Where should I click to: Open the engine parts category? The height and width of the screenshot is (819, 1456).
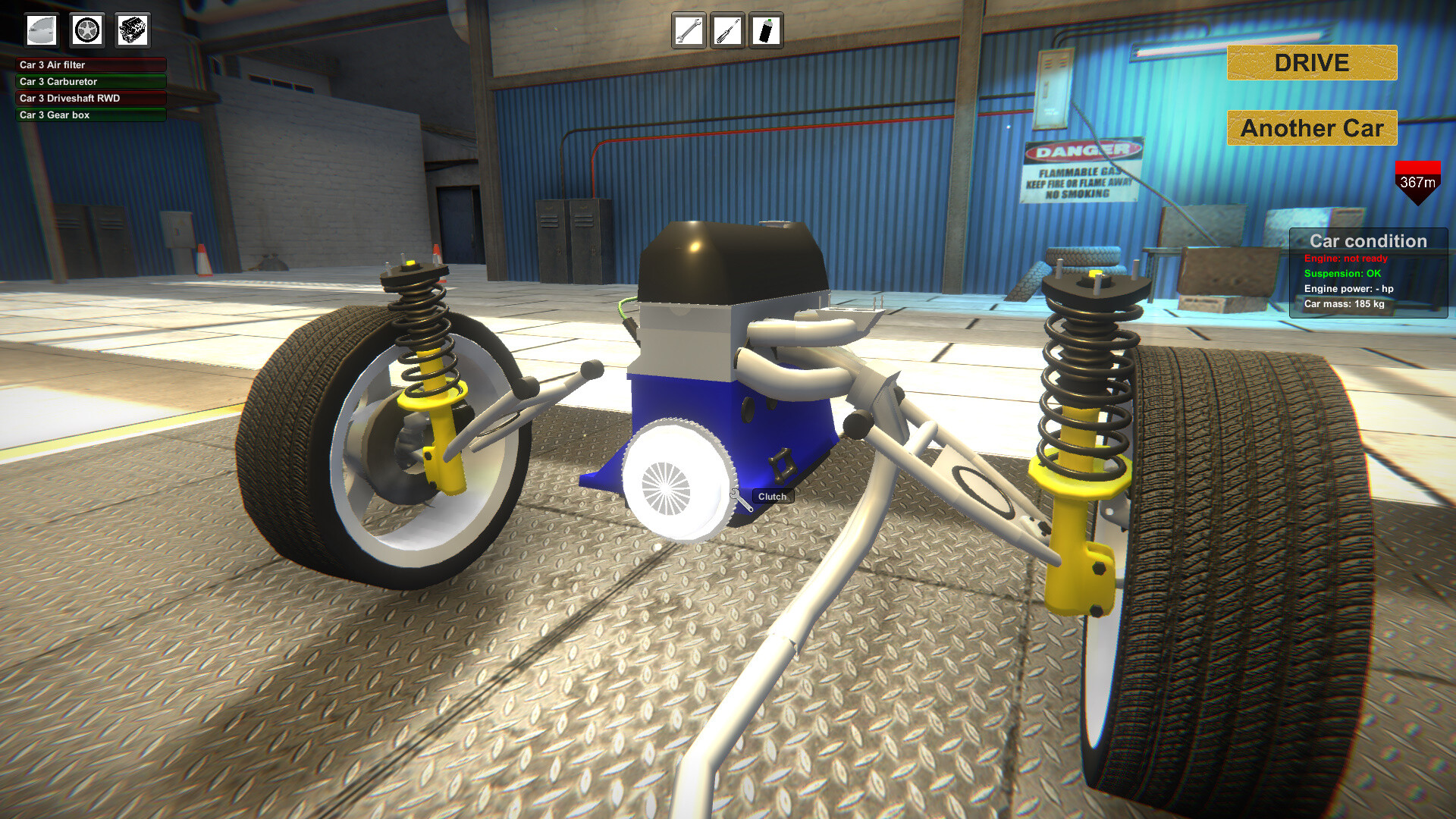131,30
